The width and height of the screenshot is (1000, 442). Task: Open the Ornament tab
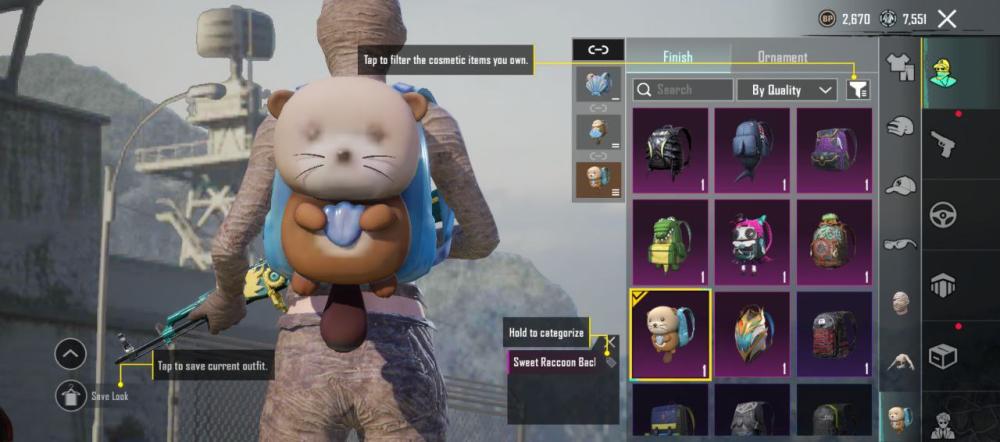782,57
